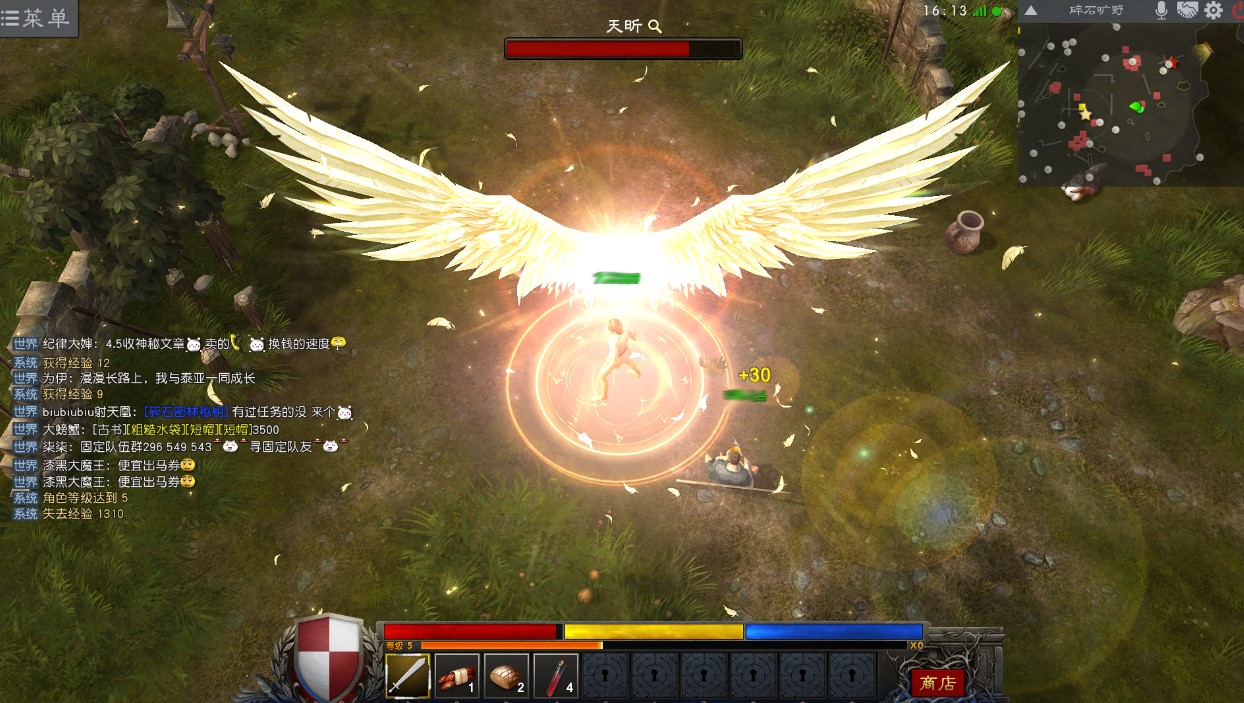Use the bread item in the hotbar
Viewport: 1244px width, 703px height.
pos(506,677)
